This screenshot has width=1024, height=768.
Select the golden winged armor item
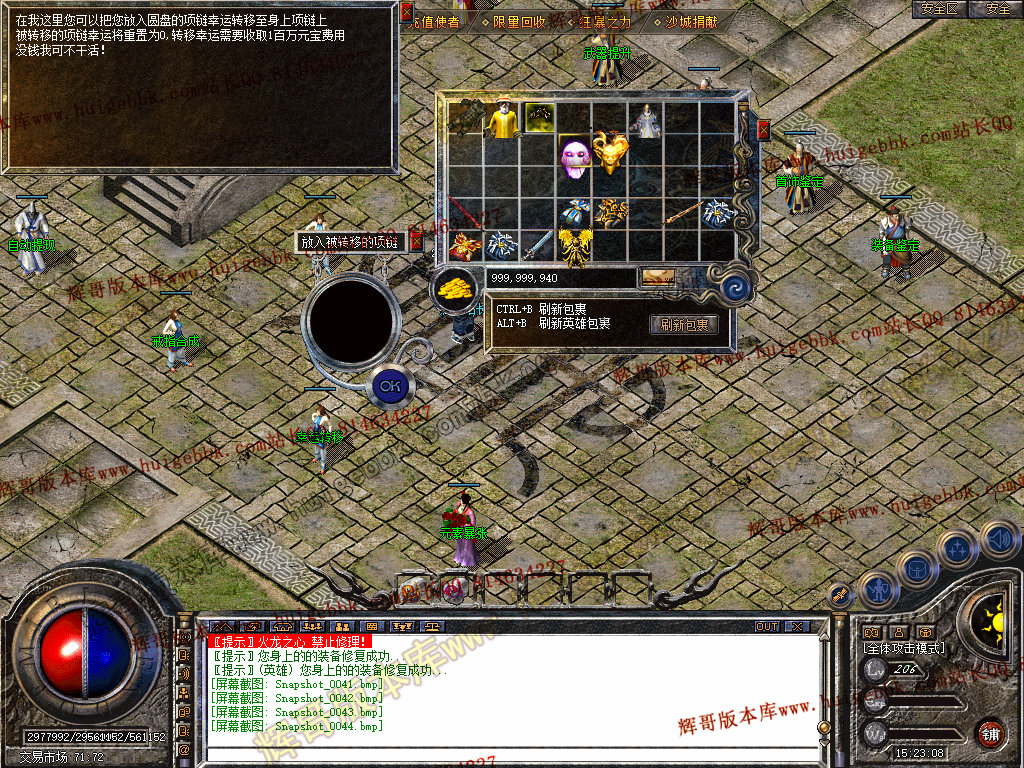574,247
